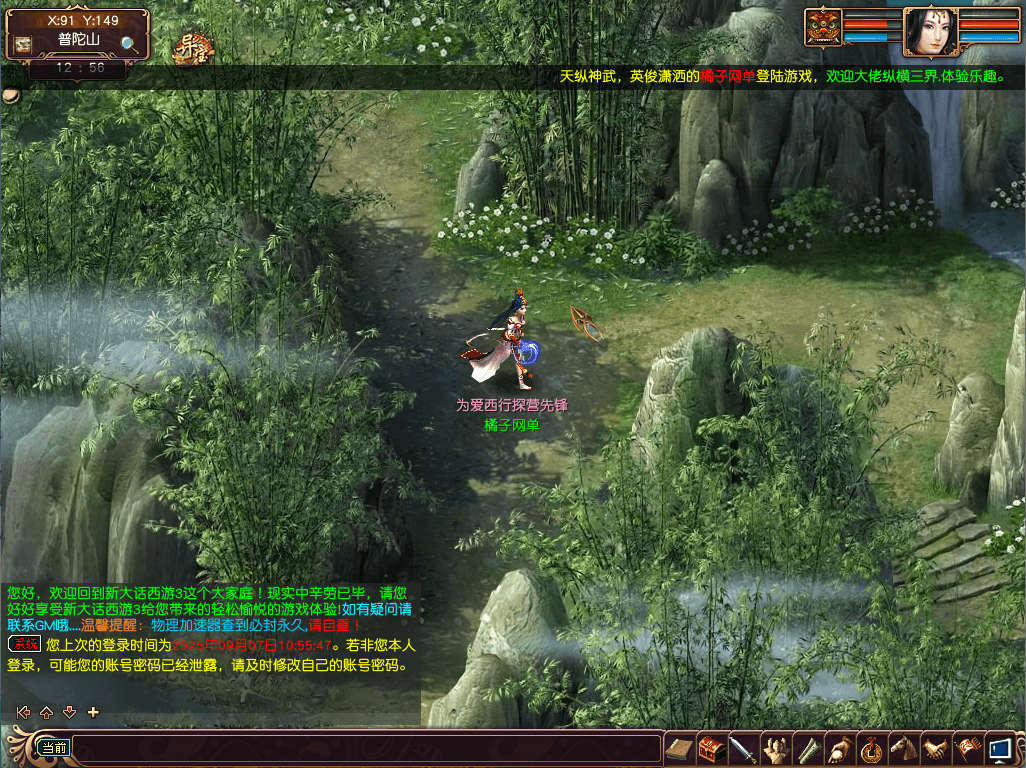Open the world map scroll icon

pyautogui.click(x=22, y=44)
